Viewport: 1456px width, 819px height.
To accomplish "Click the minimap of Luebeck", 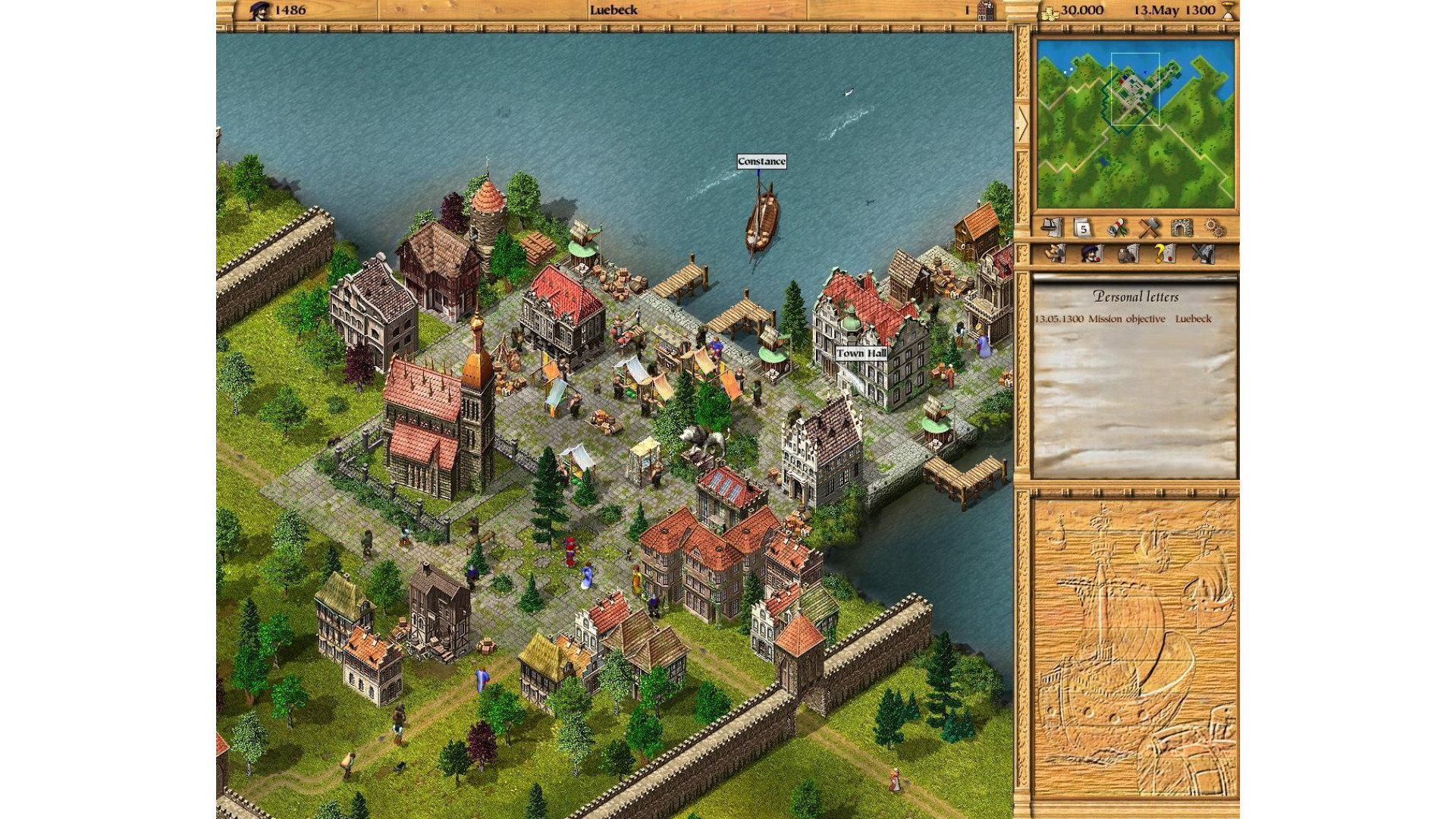I will tap(1135, 124).
